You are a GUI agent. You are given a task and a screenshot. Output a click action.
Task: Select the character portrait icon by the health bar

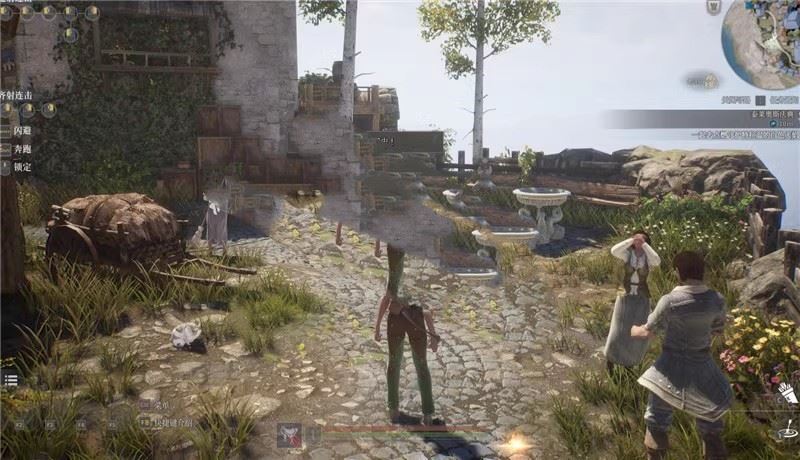coord(290,434)
